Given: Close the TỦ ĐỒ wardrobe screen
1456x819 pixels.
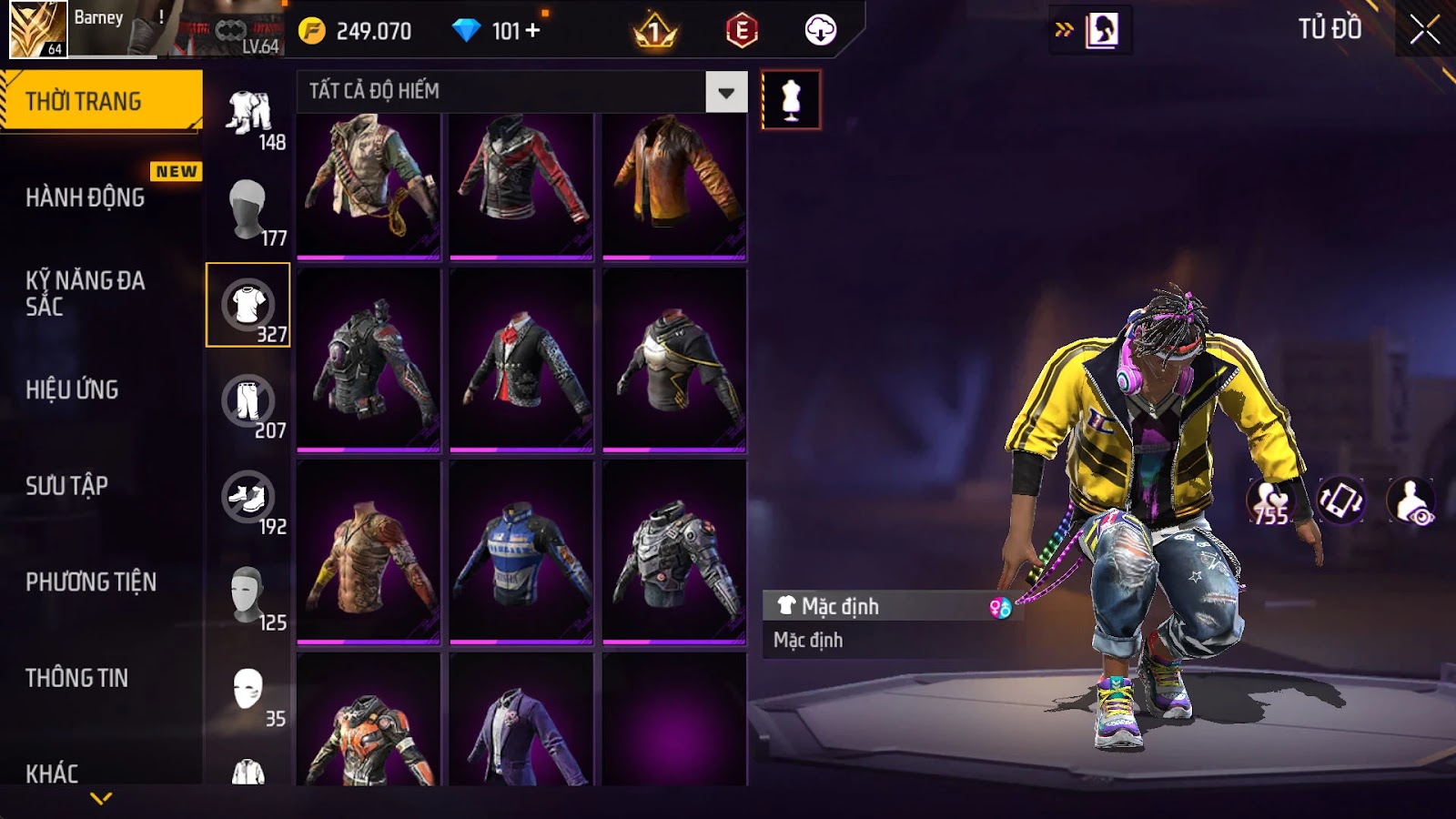Looking at the screenshot, I should [x=1424, y=30].
